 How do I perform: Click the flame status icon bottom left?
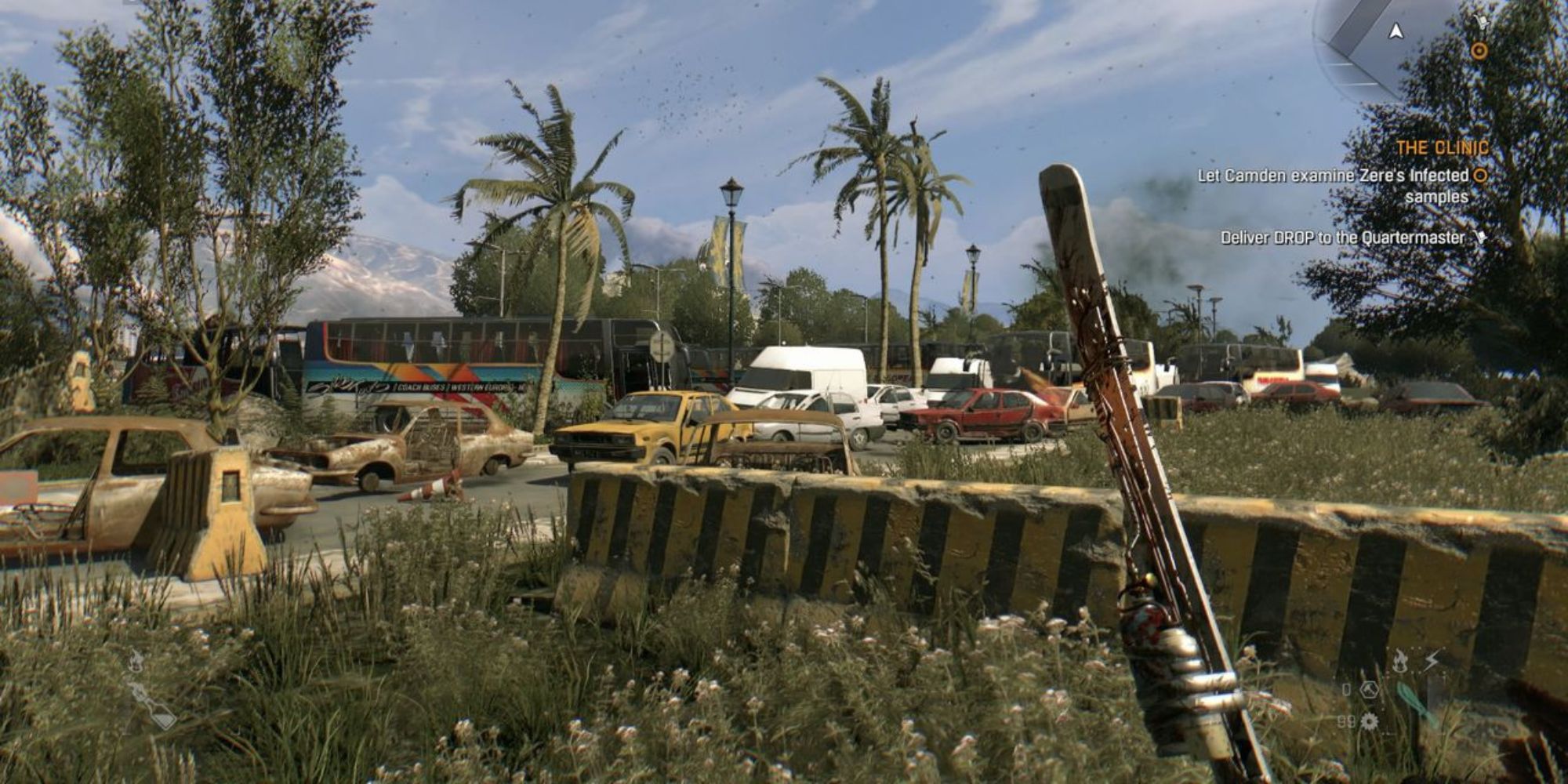click(136, 661)
